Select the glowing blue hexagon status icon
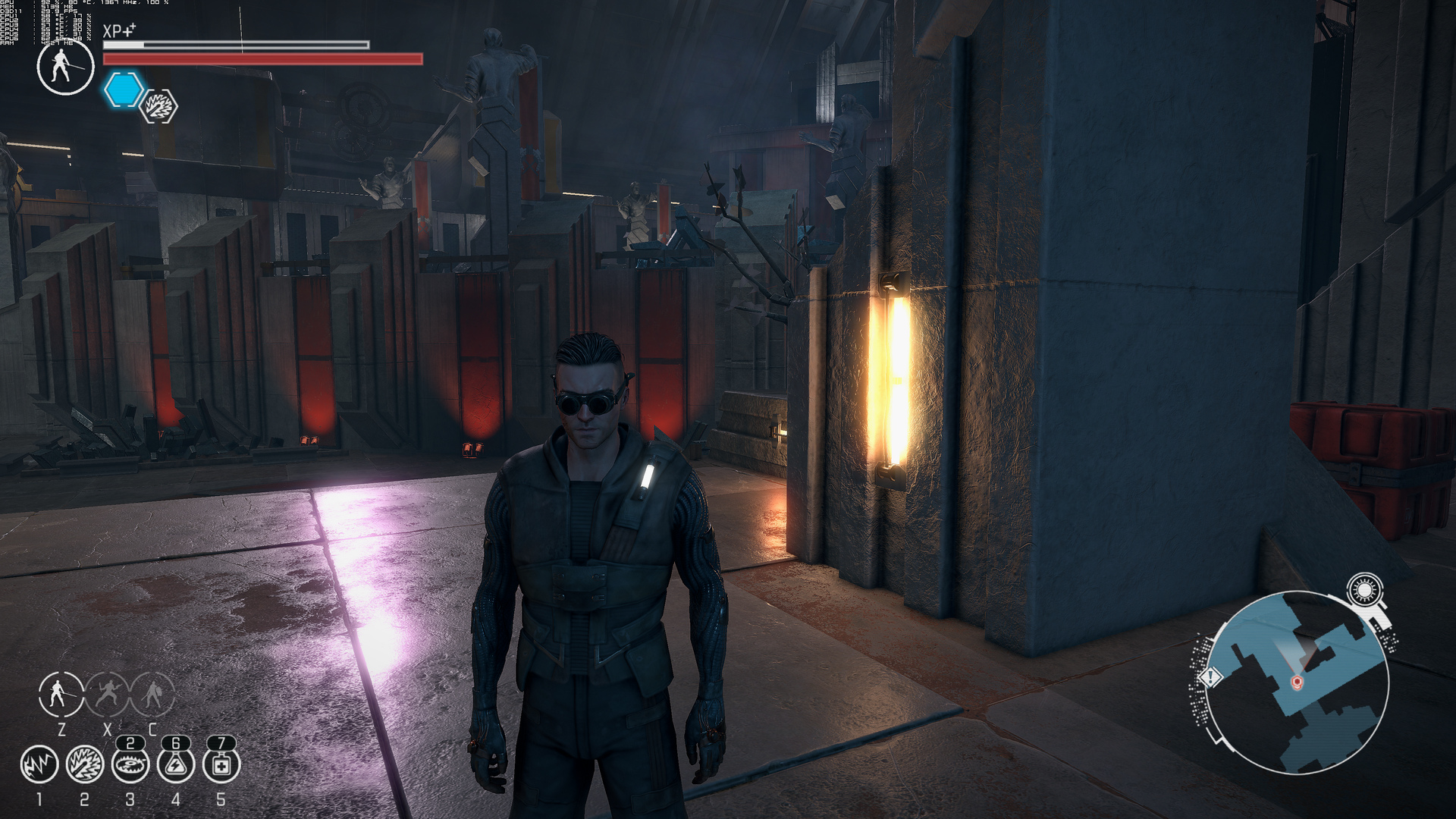 (x=124, y=89)
